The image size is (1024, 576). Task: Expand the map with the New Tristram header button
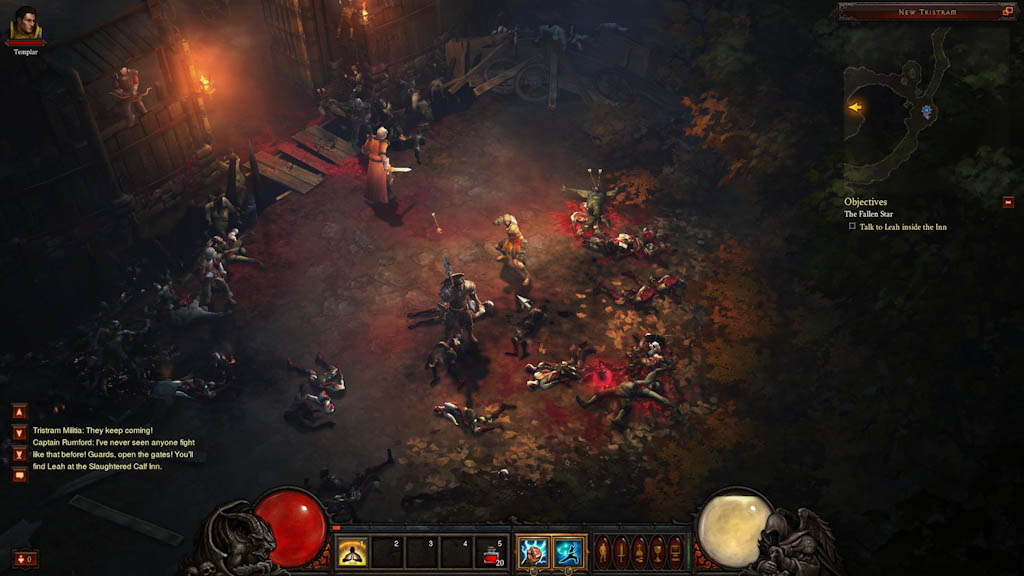1007,11
